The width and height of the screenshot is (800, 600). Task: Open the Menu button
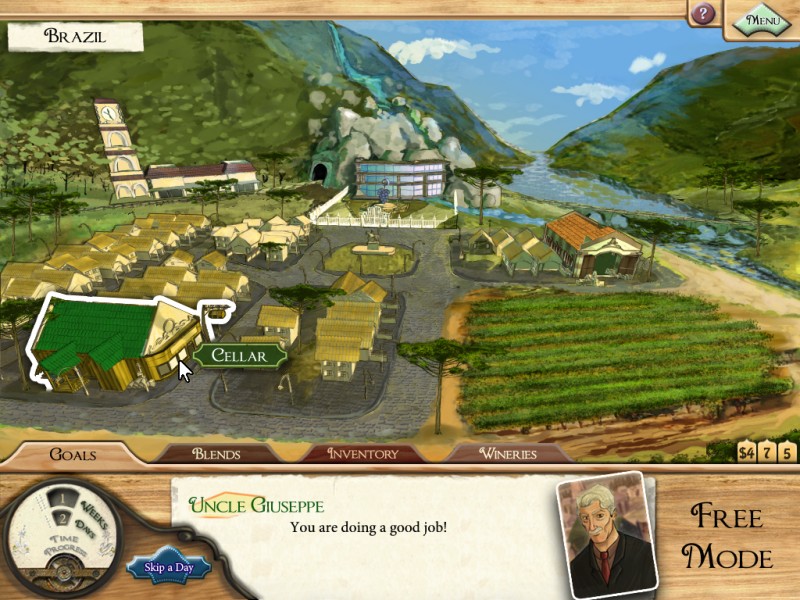pos(762,18)
